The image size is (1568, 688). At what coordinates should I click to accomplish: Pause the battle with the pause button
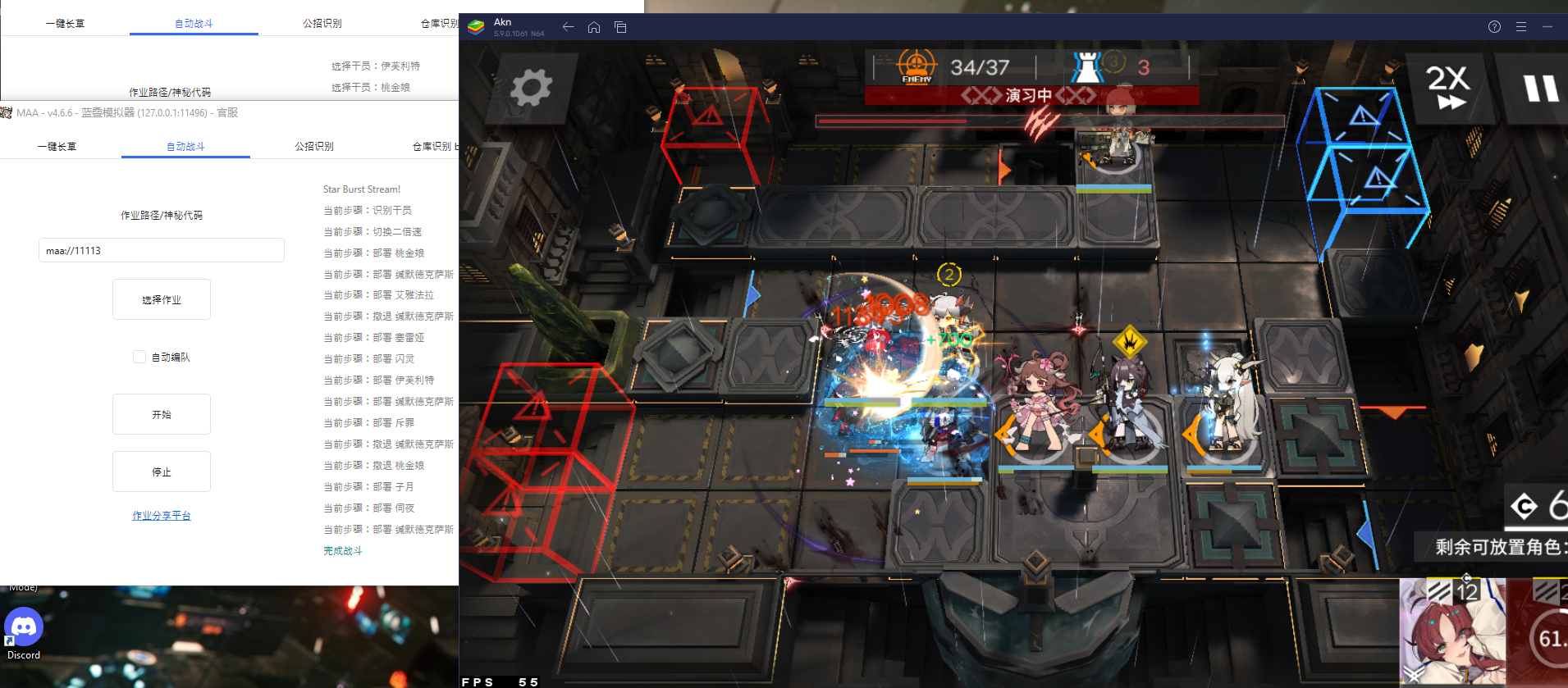coord(1541,88)
